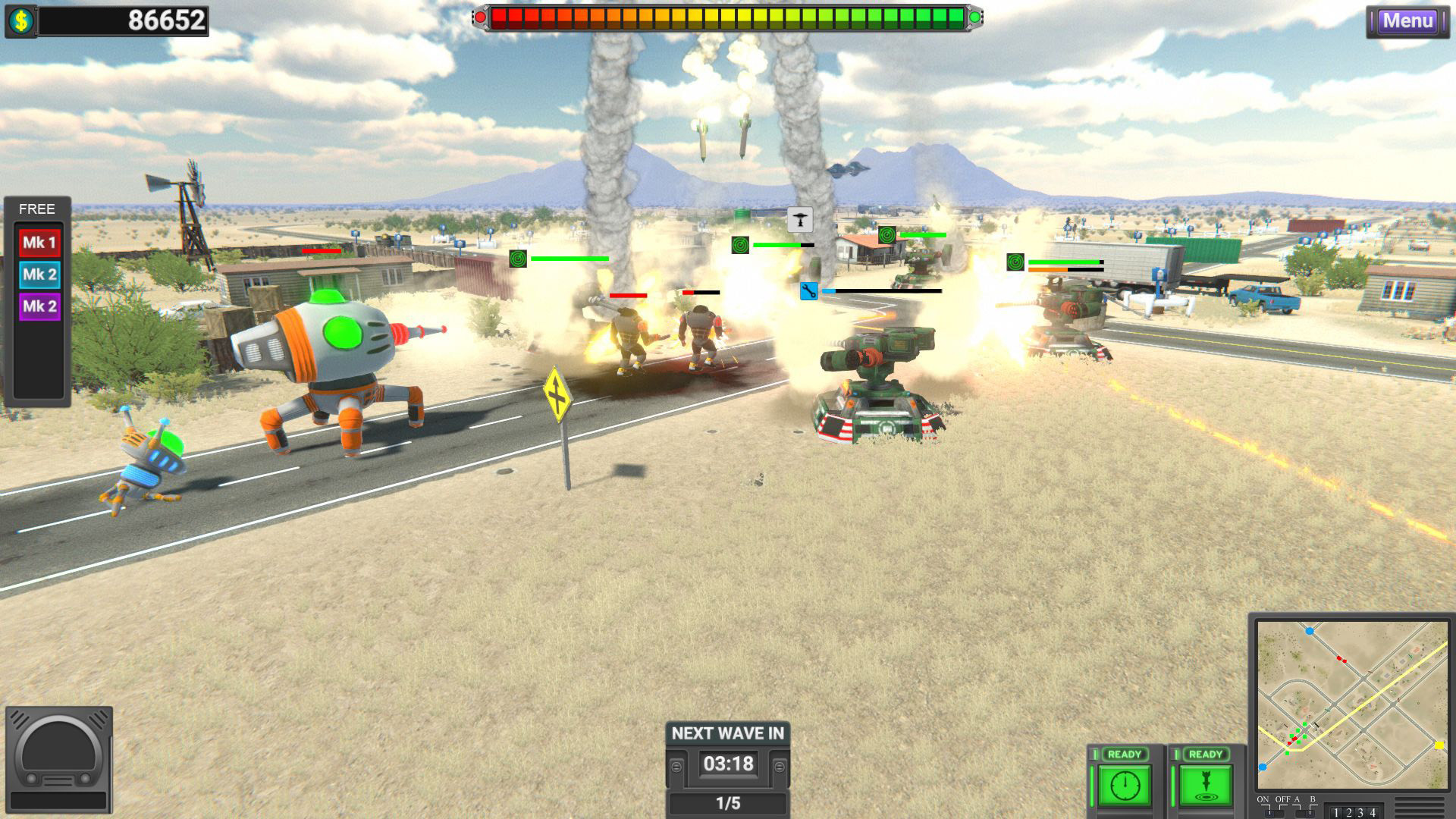Open the game Menu
The width and height of the screenshot is (1456, 819).
[x=1407, y=21]
